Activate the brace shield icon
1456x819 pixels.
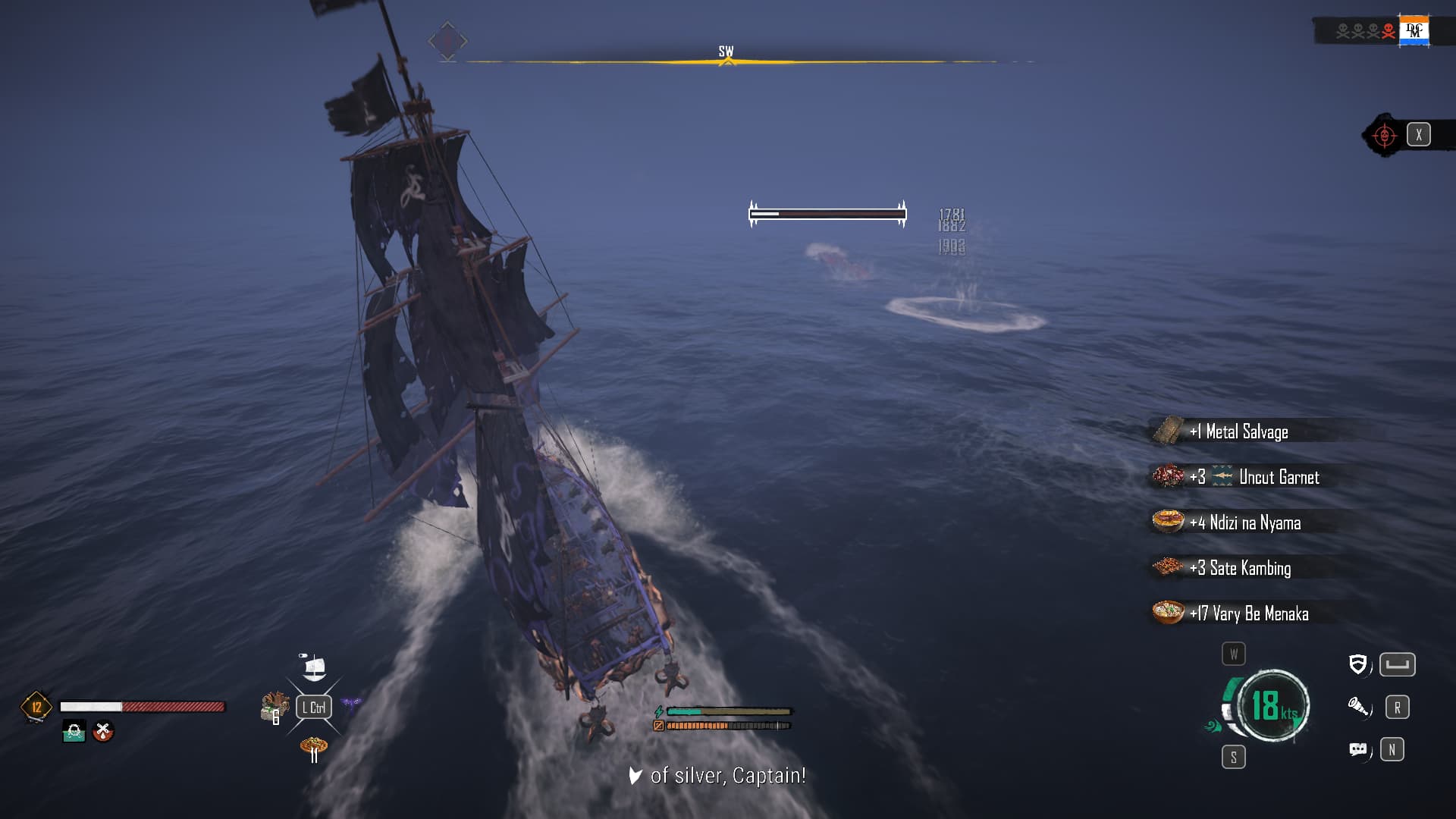click(x=1357, y=665)
